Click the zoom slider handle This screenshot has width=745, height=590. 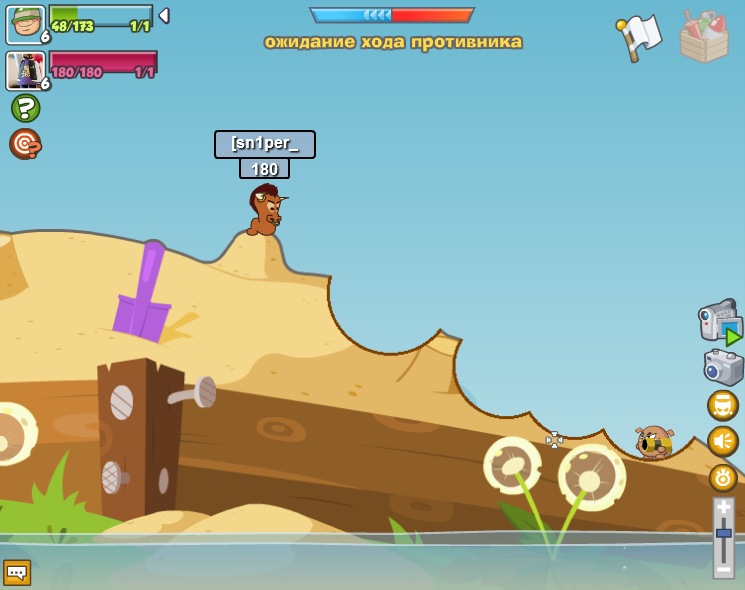724,535
